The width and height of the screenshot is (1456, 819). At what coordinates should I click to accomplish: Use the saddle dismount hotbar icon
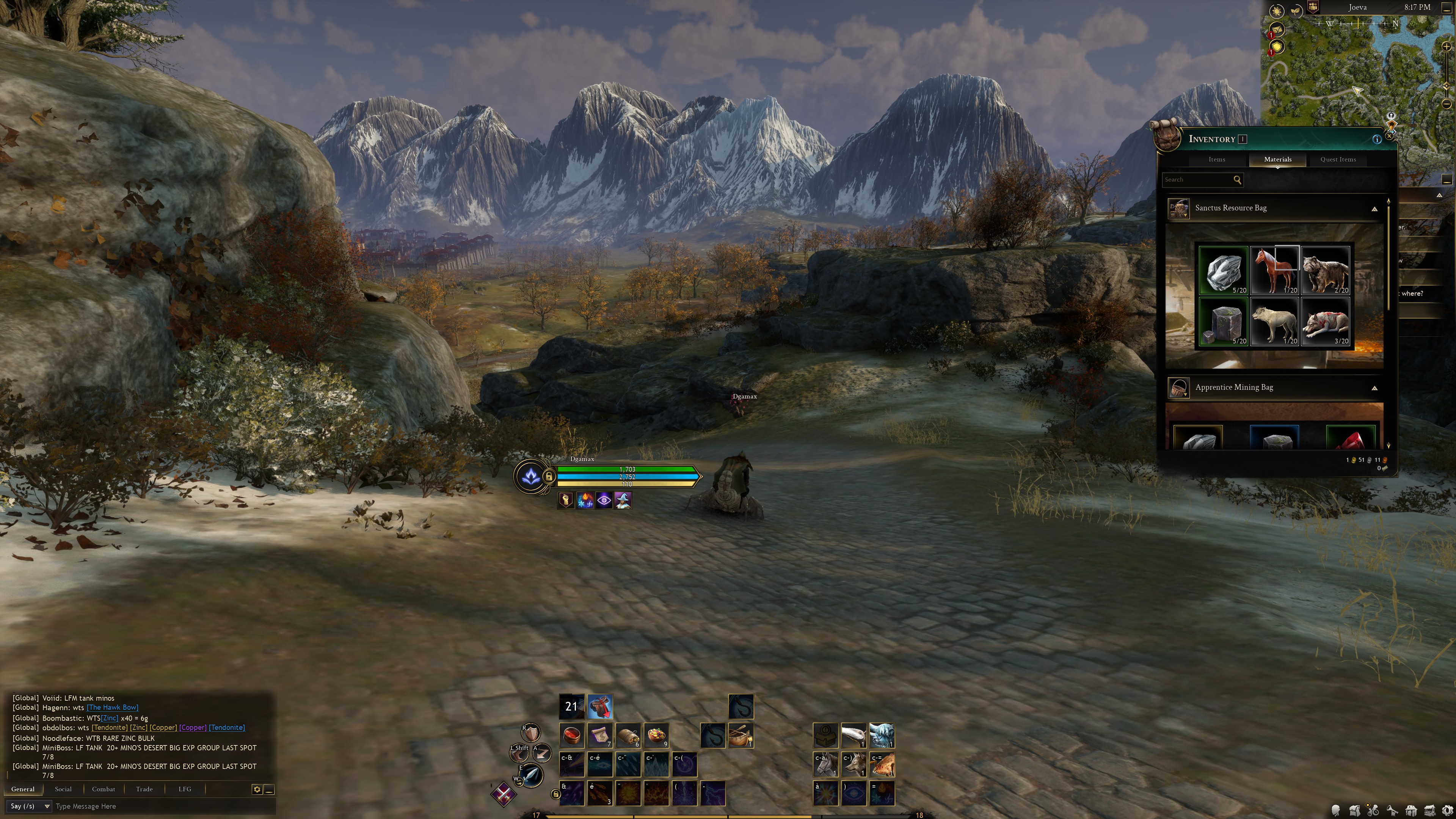(x=600, y=706)
